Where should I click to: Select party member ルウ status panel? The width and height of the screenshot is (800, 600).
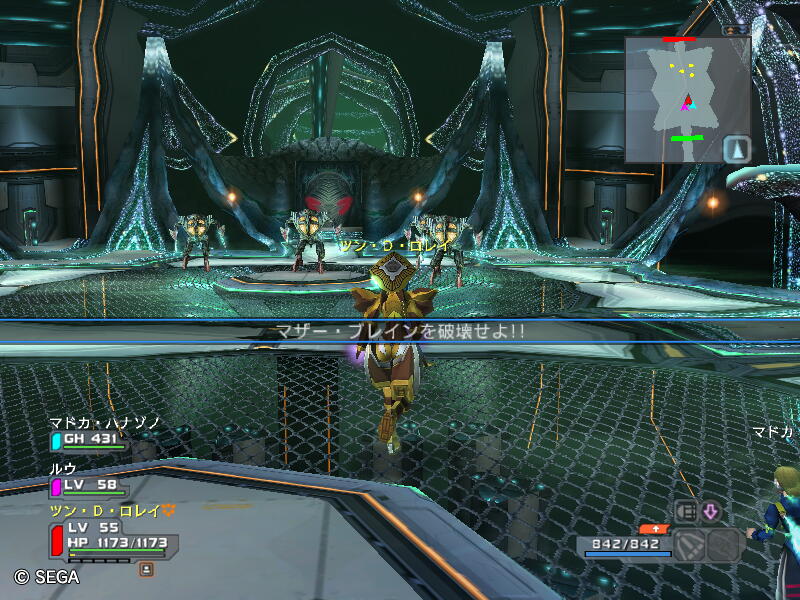tap(90, 485)
